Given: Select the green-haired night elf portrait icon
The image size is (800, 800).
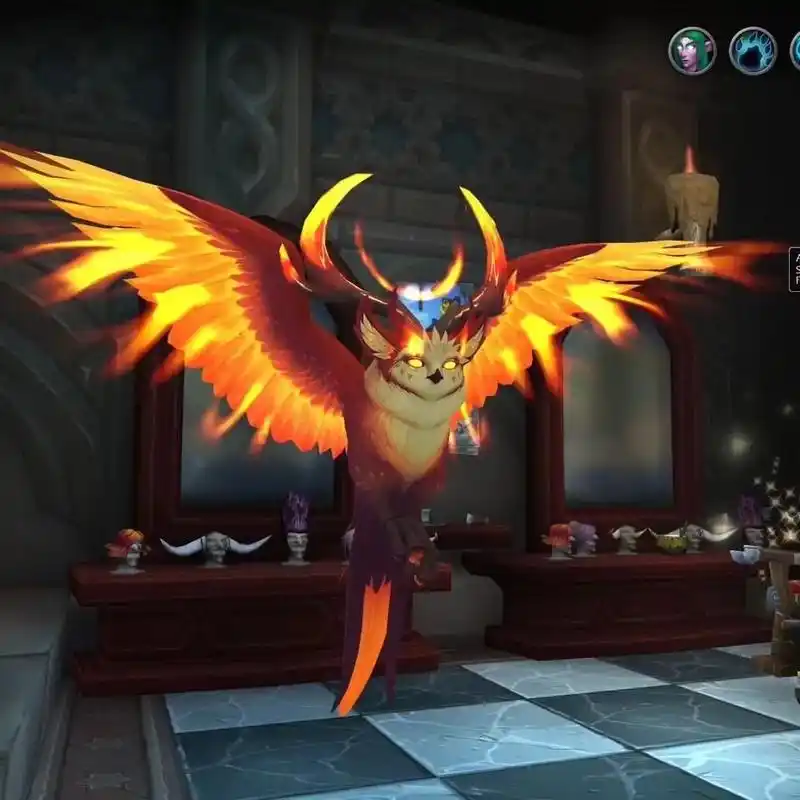Looking at the screenshot, I should pyautogui.click(x=692, y=50).
